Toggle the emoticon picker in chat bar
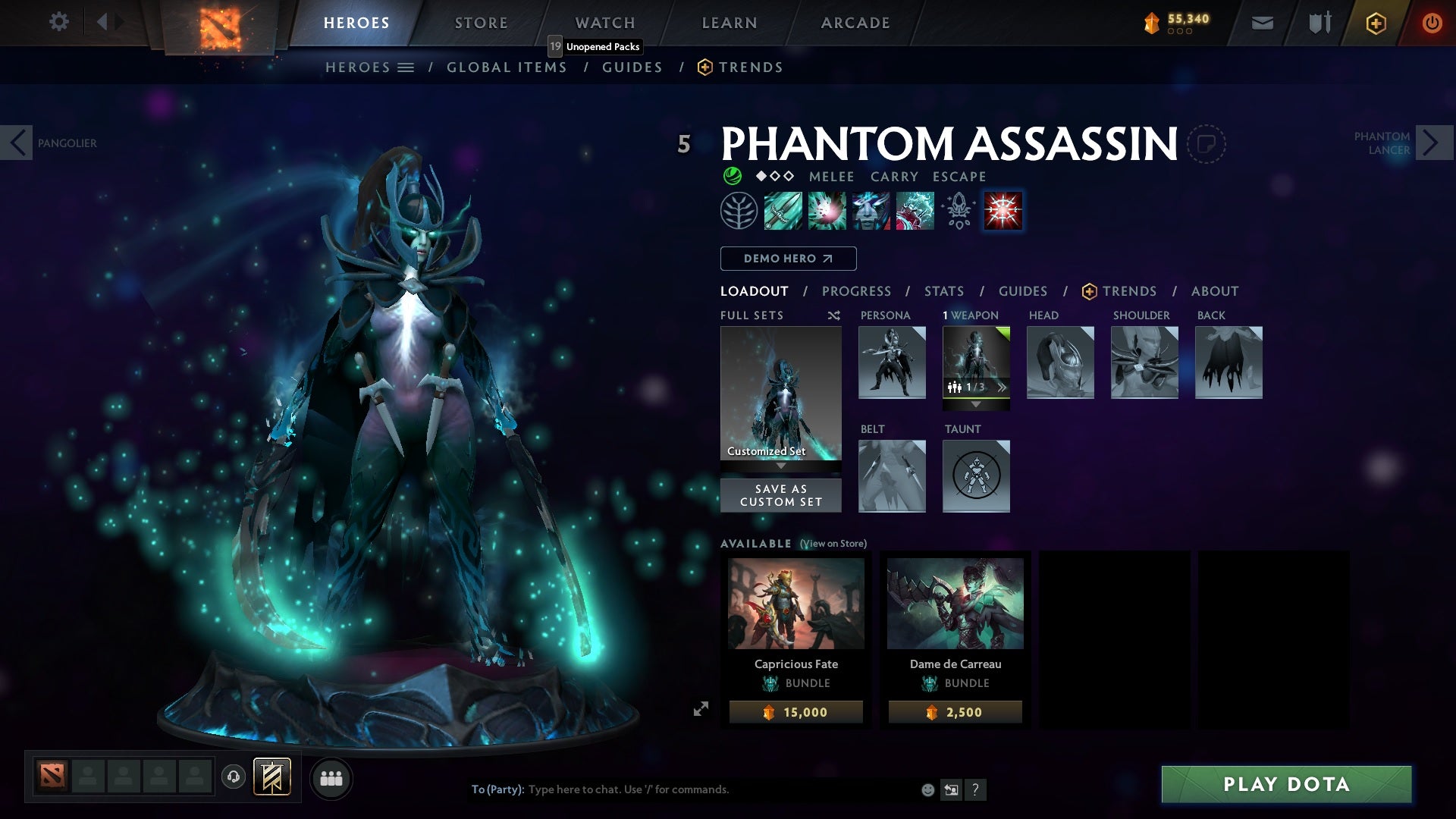Screen dimensions: 1456x819 (927, 789)
